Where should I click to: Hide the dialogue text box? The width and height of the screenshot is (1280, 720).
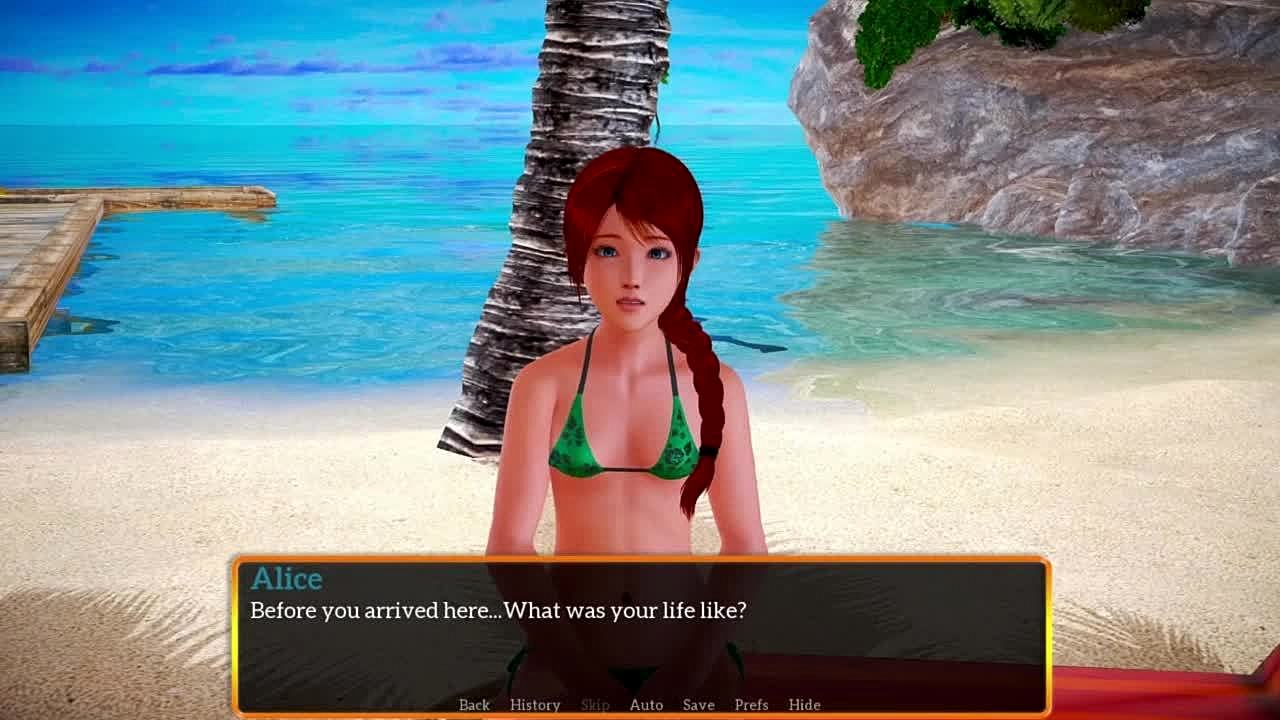coord(804,705)
